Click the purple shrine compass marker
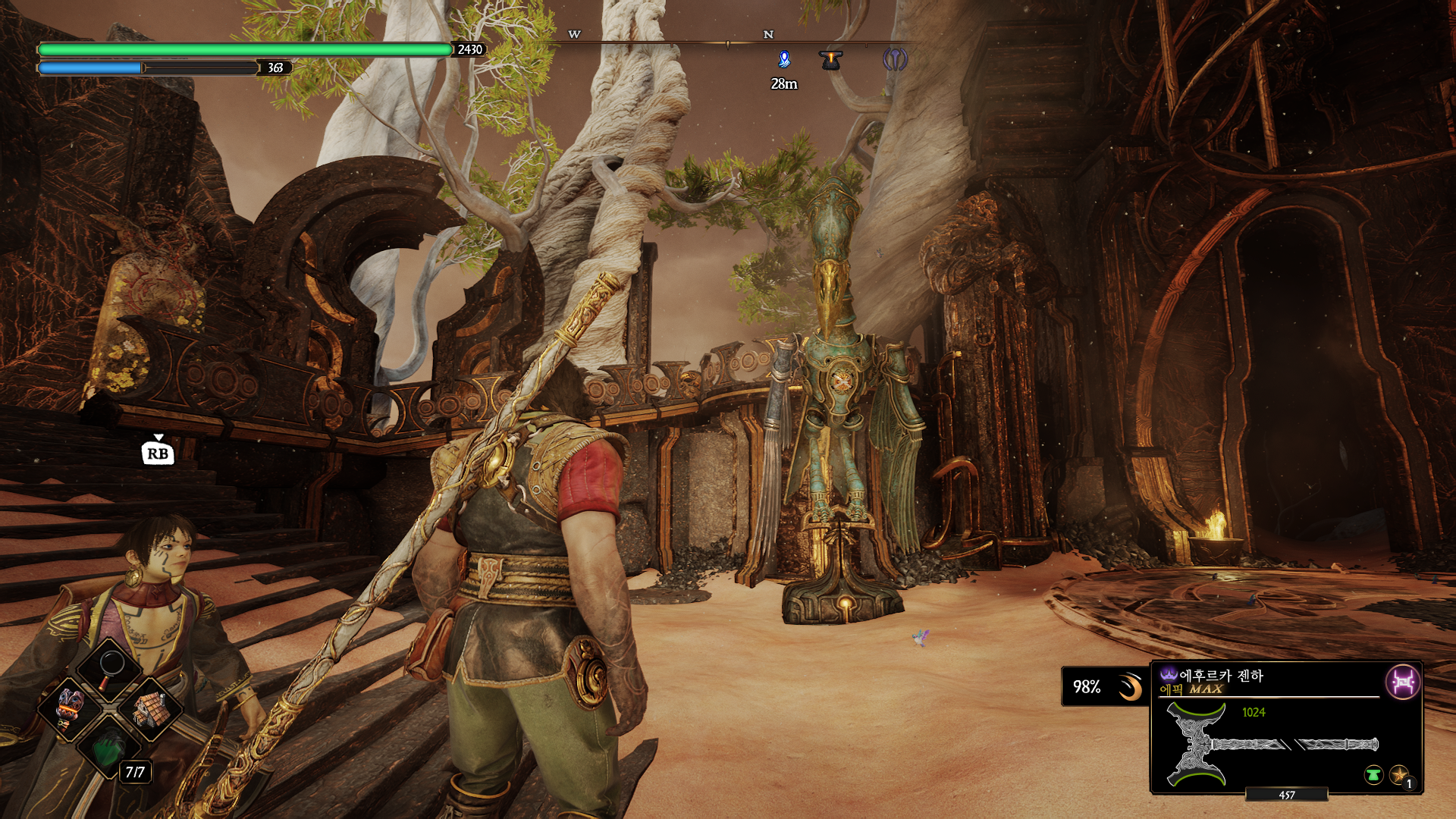 pyautogui.click(x=895, y=60)
